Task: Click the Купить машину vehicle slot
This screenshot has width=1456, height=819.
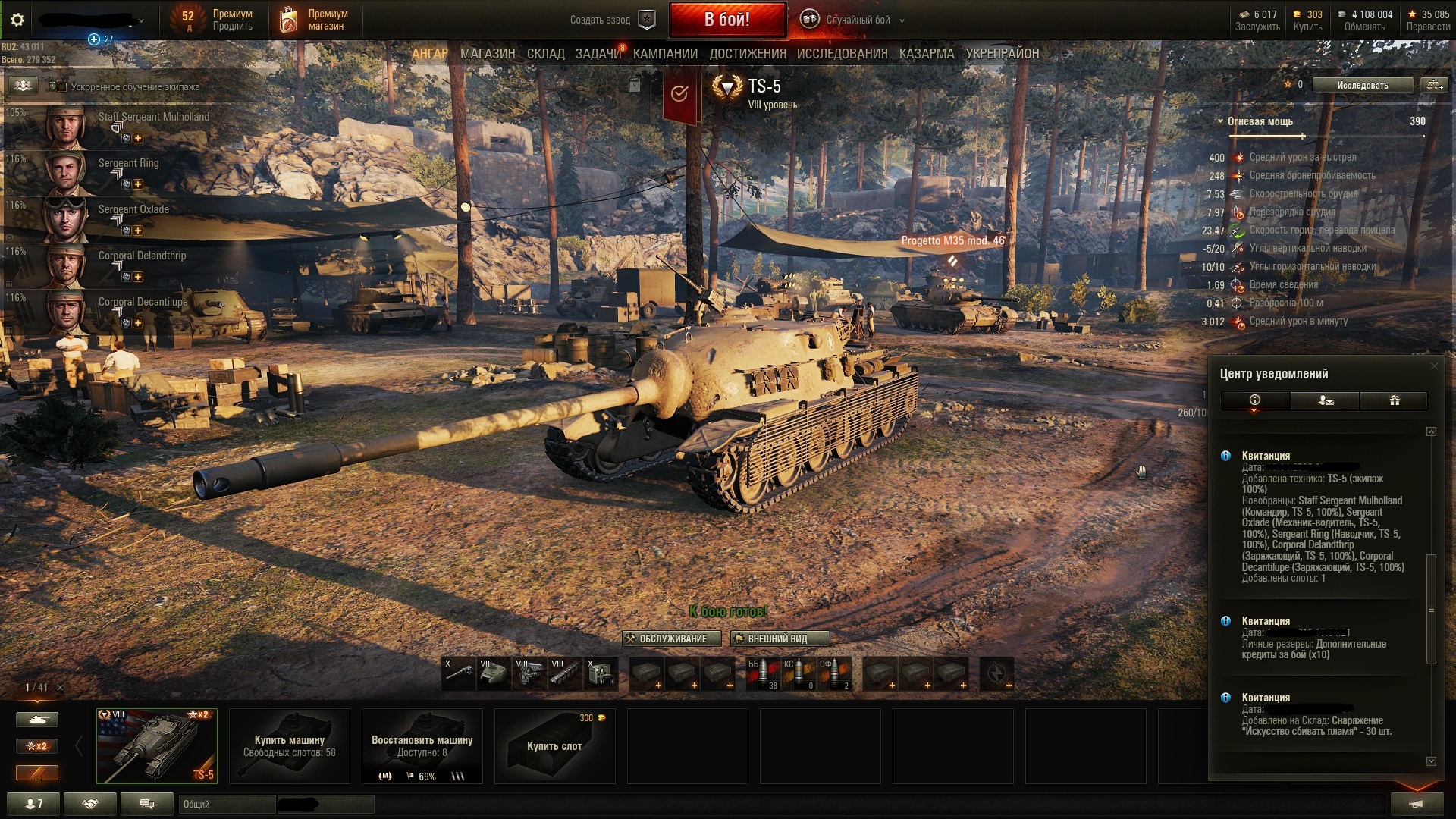Action: 289,746
